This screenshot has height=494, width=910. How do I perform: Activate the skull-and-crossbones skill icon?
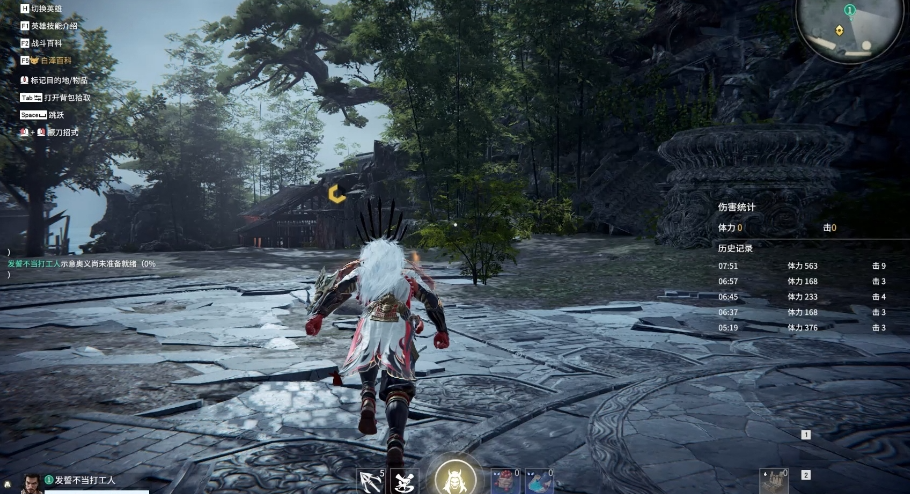pos(403,482)
